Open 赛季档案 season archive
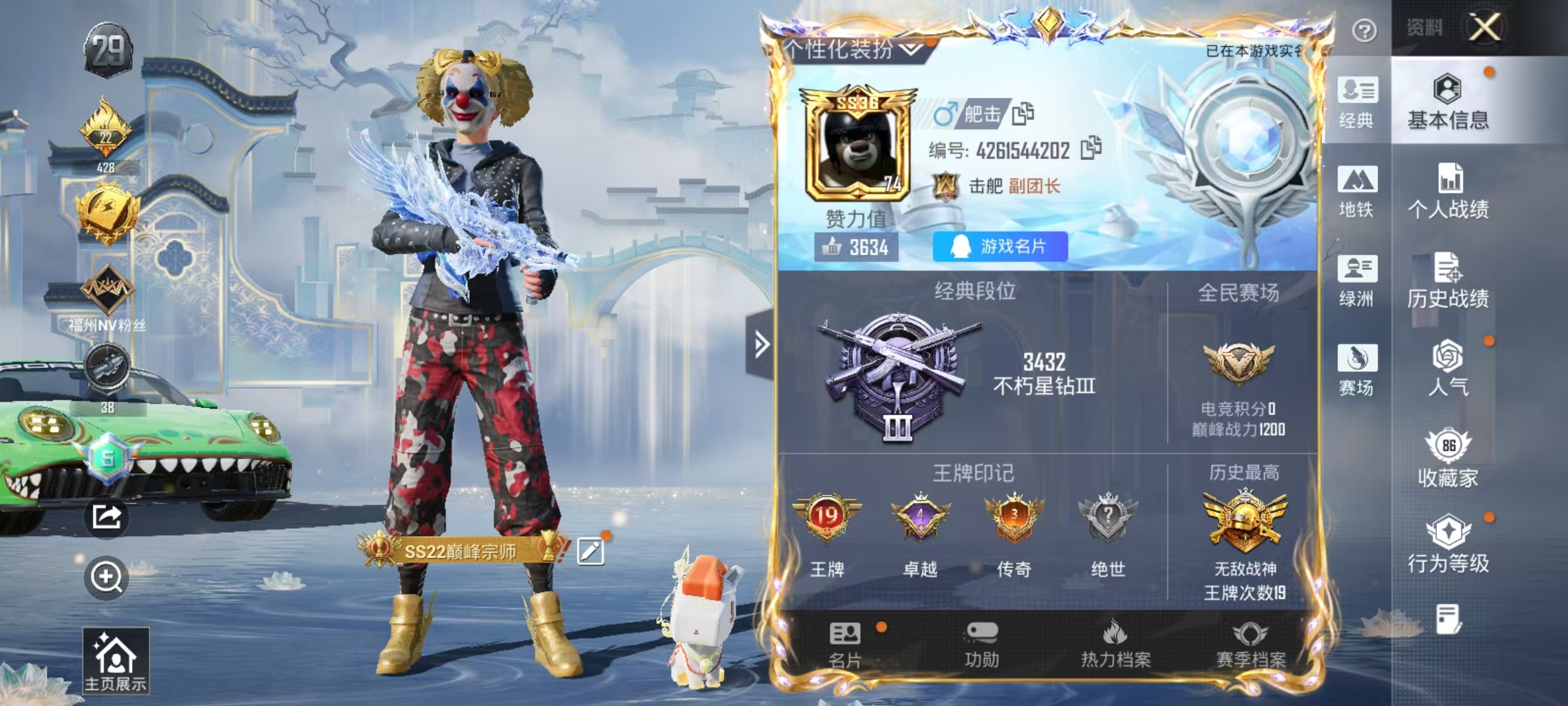Screen dimensions: 1568x706 click(1250, 645)
